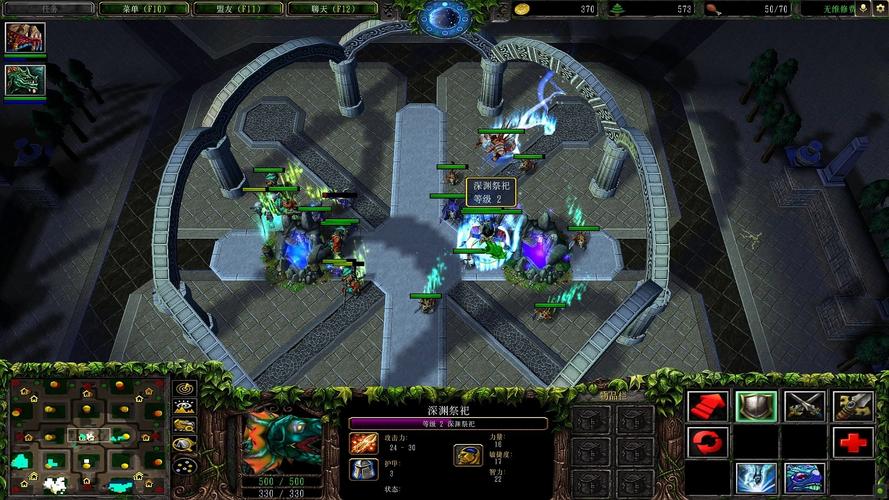This screenshot has width=889, height=500.
Task: Select the first hero portrait icon
Action: pyautogui.click(x=24, y=38)
